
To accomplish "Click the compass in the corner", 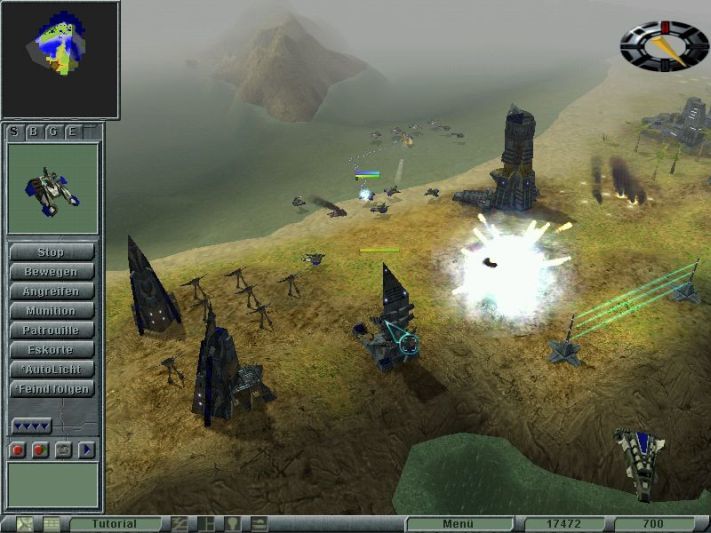I will (x=664, y=45).
